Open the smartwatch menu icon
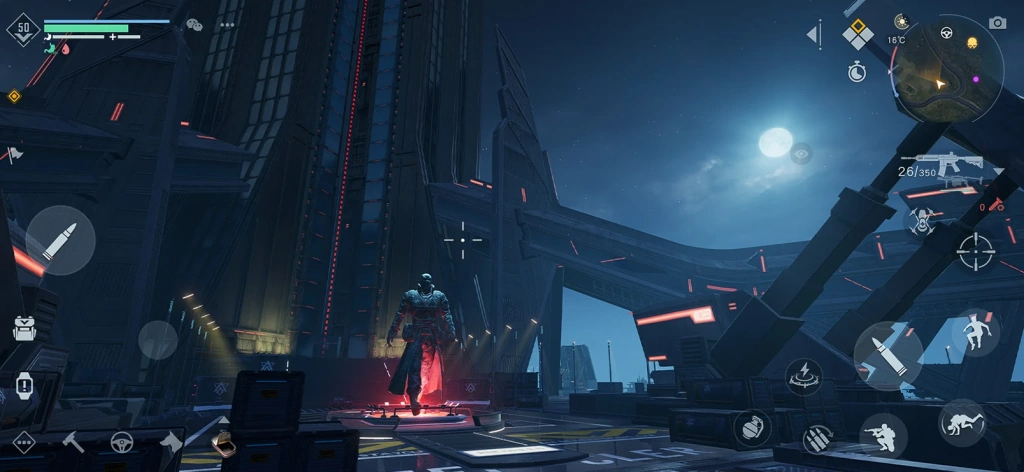The height and width of the screenshot is (472, 1024). (x=24, y=384)
